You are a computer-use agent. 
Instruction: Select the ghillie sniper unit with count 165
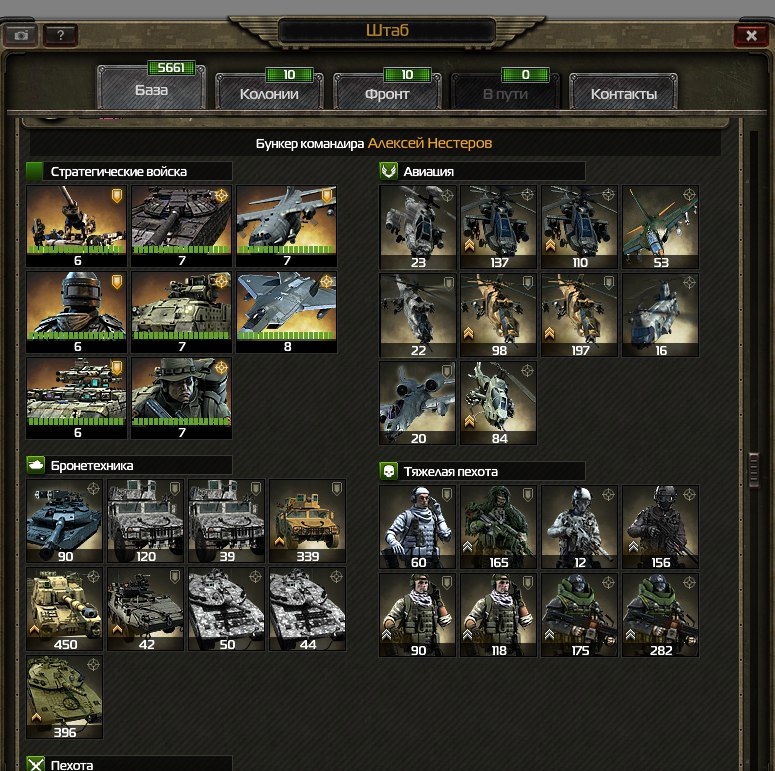[498, 527]
